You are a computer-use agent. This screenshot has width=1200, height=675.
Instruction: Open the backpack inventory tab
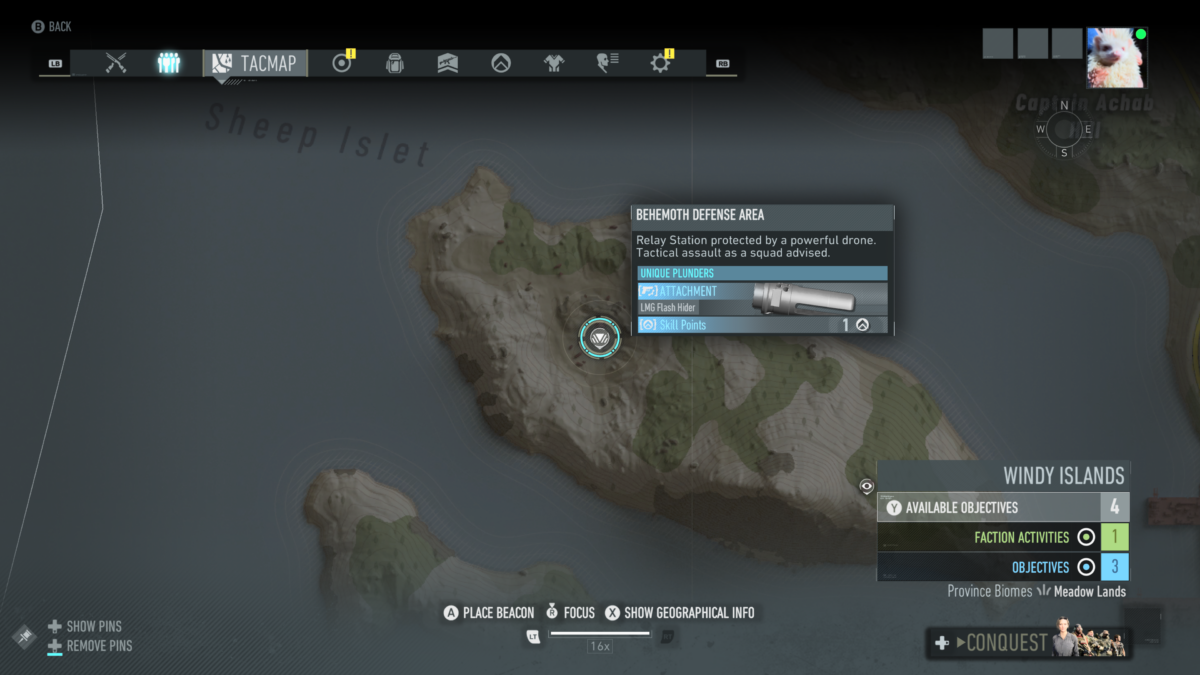tap(395, 63)
